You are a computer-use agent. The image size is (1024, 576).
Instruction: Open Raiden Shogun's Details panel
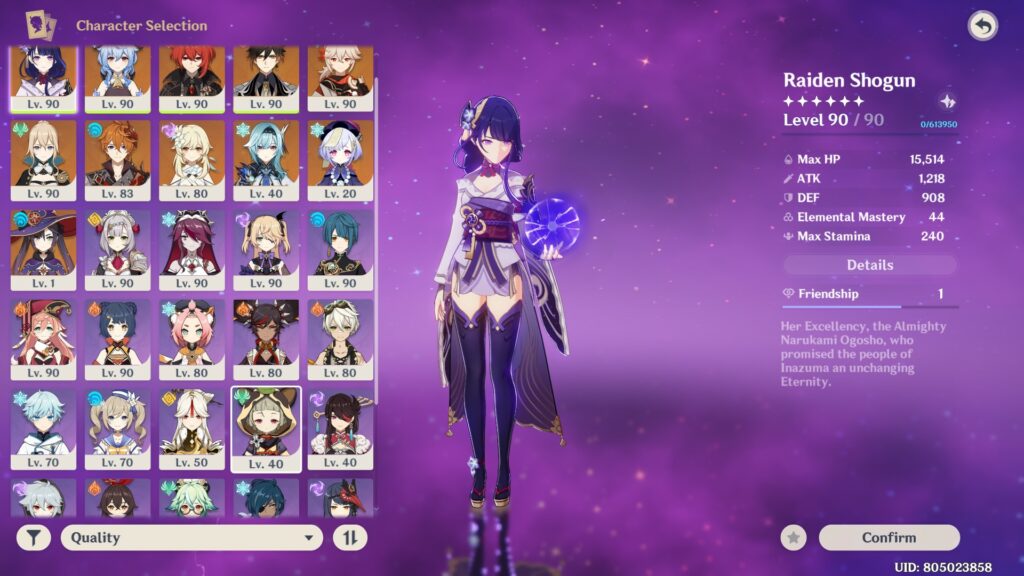pyautogui.click(x=870, y=265)
